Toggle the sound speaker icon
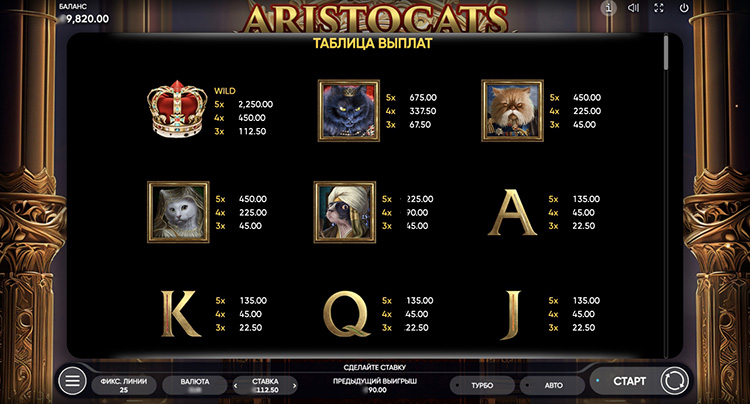Screen dimensions: 750x404 [x=633, y=8]
